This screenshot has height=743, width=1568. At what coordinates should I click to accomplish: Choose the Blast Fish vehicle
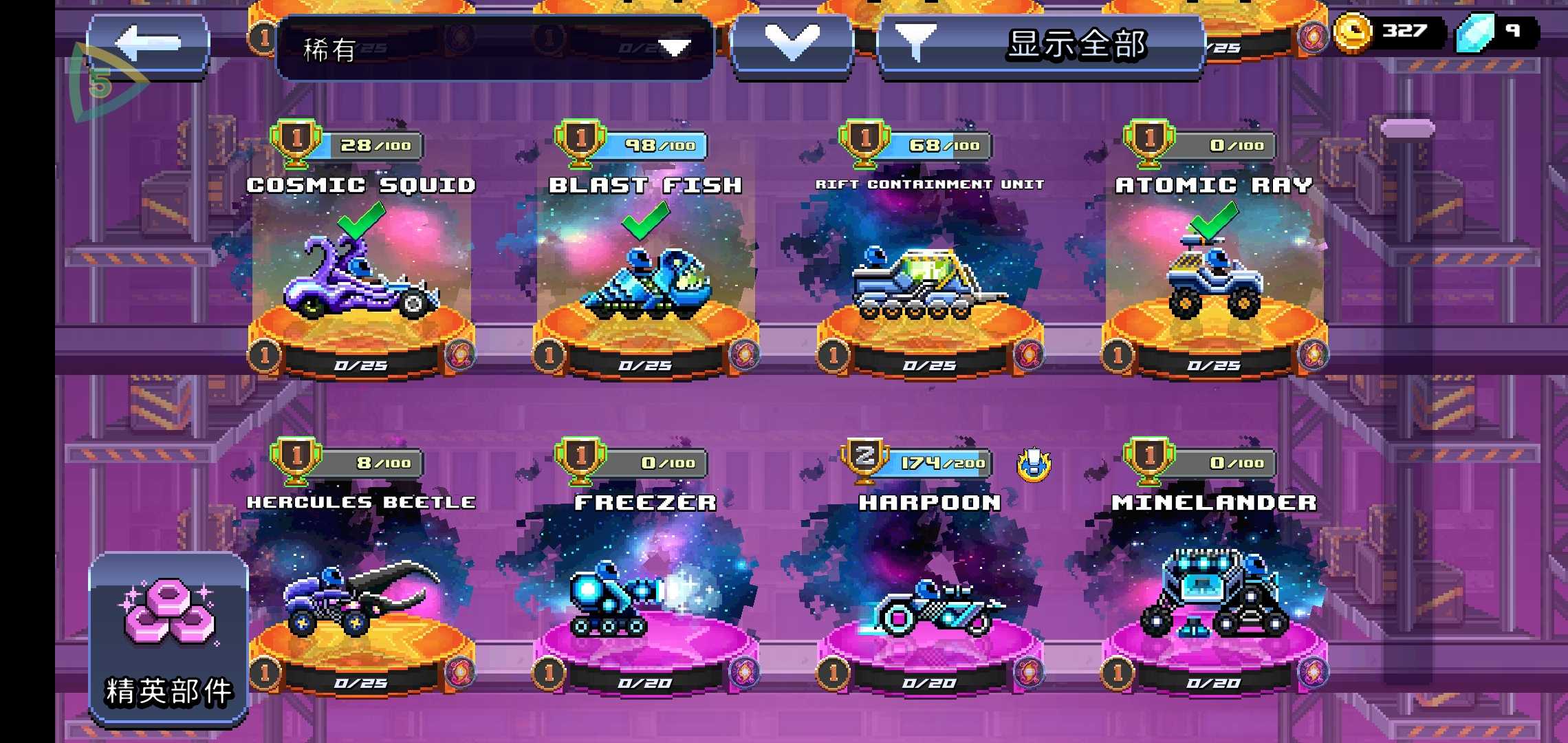click(x=646, y=282)
